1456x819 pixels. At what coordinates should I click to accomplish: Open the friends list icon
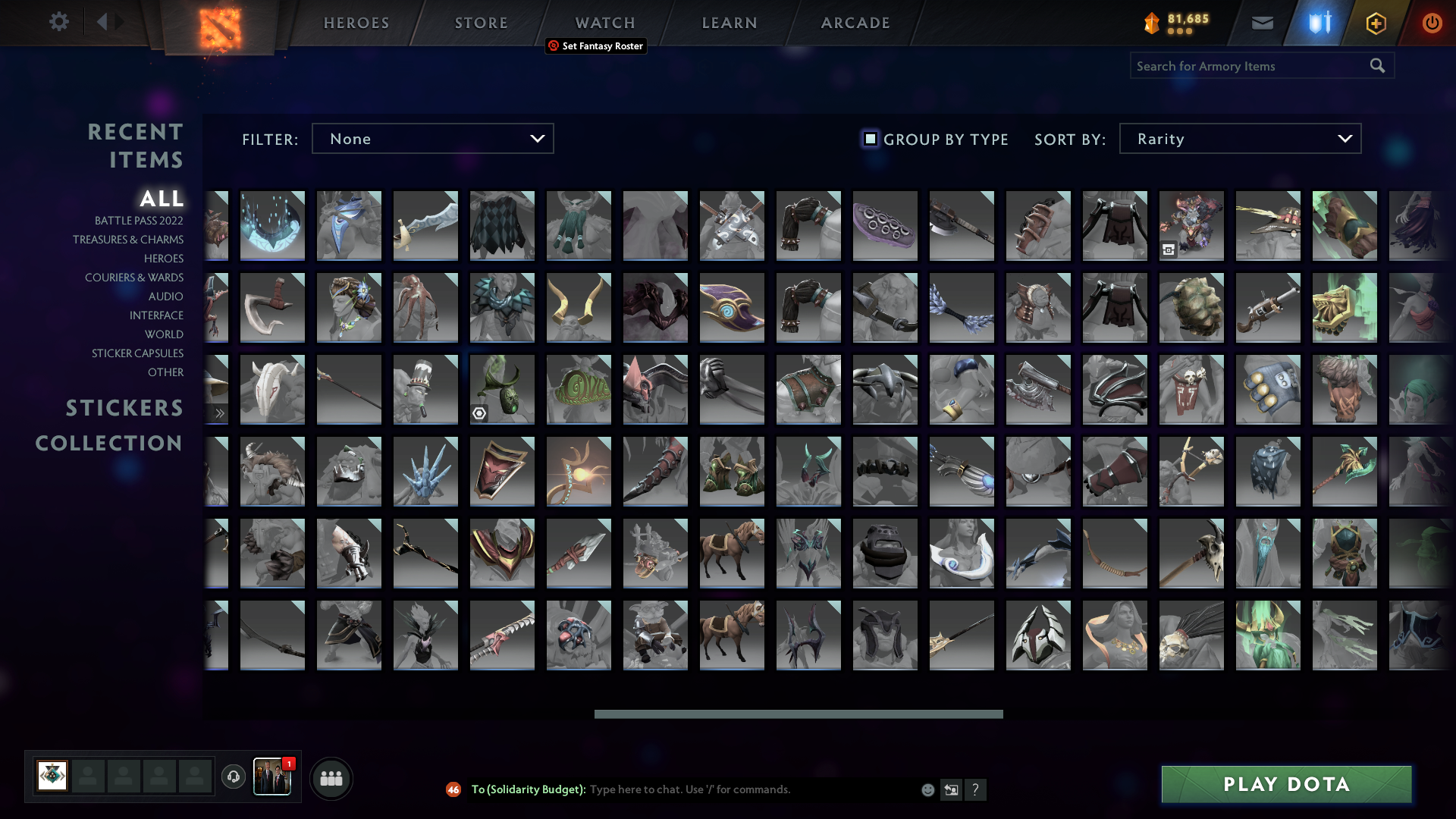331,777
